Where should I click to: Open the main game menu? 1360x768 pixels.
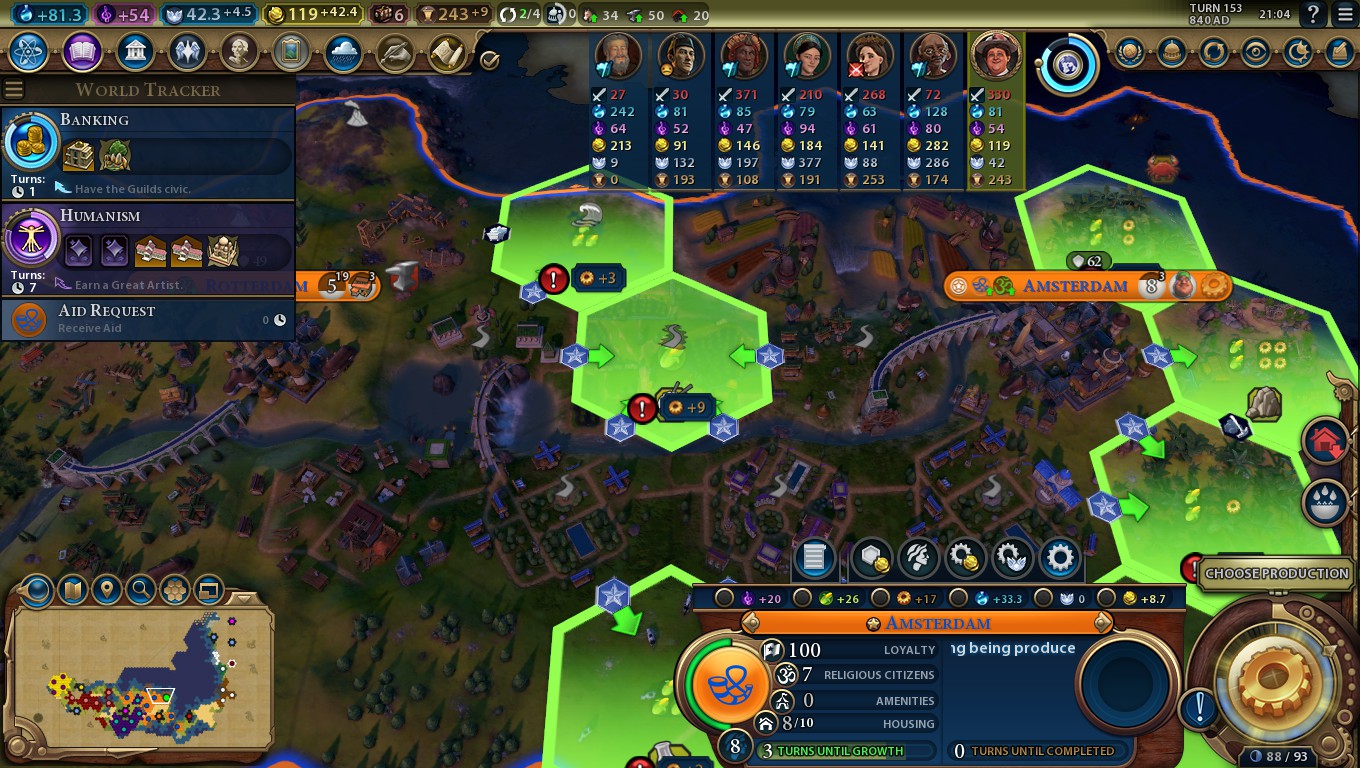click(1342, 14)
